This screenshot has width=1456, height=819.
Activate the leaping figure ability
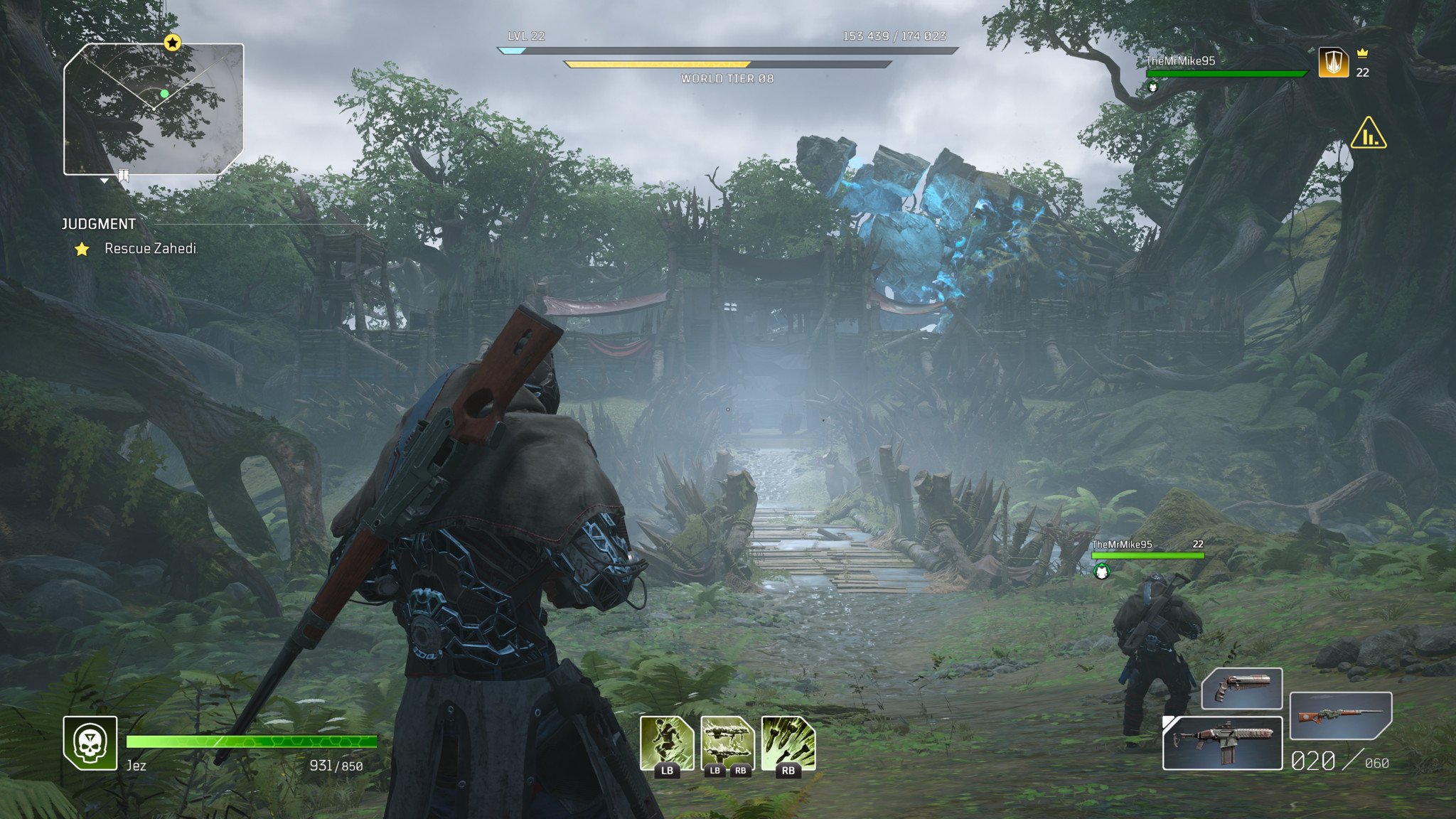click(666, 742)
